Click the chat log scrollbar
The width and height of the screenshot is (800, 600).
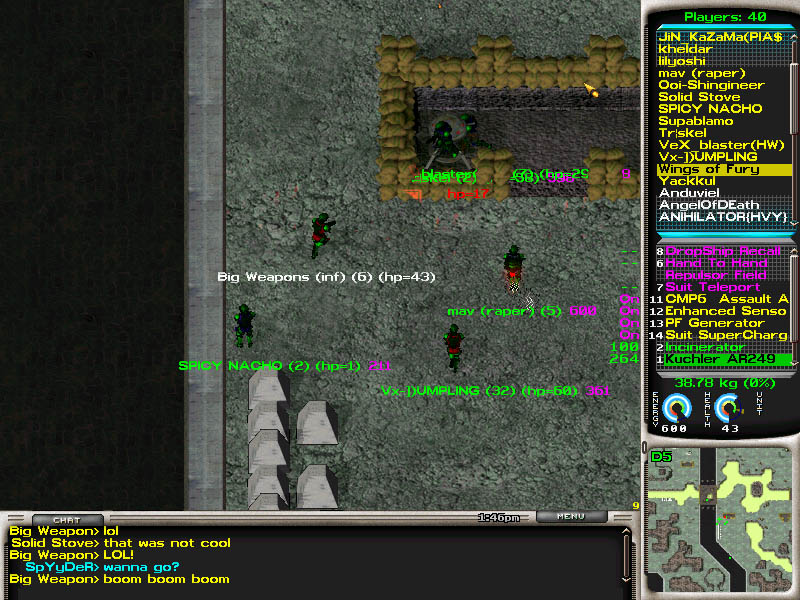(x=628, y=555)
